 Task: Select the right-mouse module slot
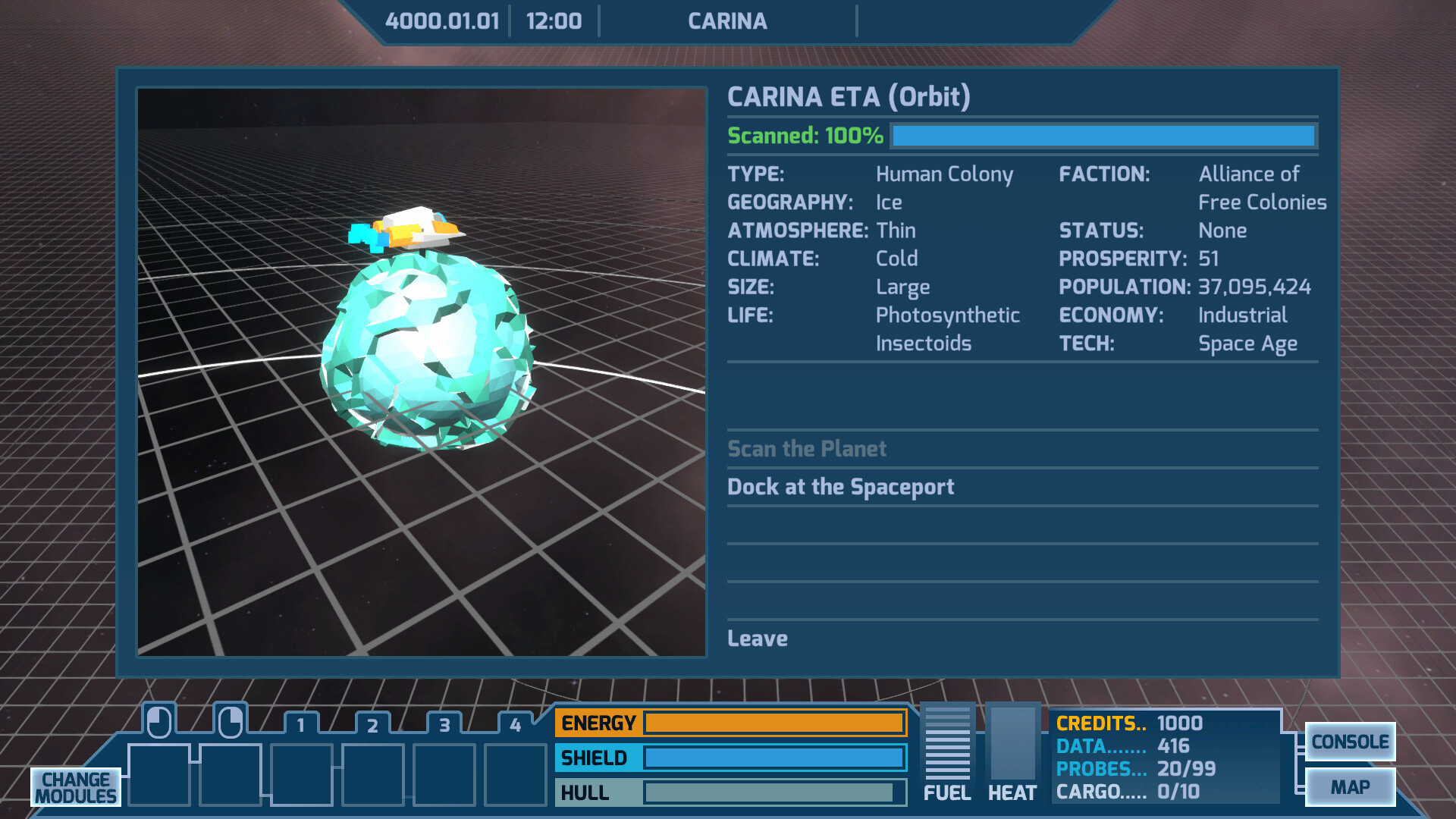coord(231,773)
